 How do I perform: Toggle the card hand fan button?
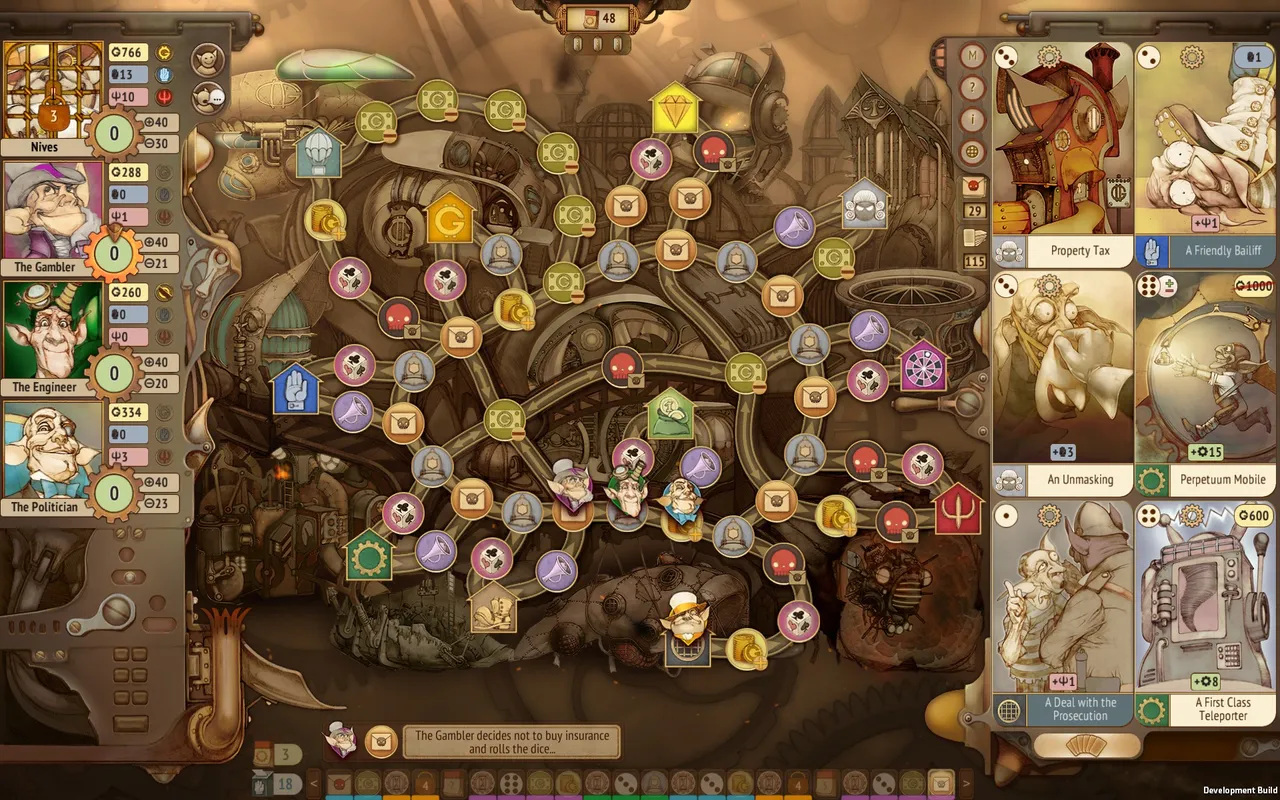[x=1087, y=746]
